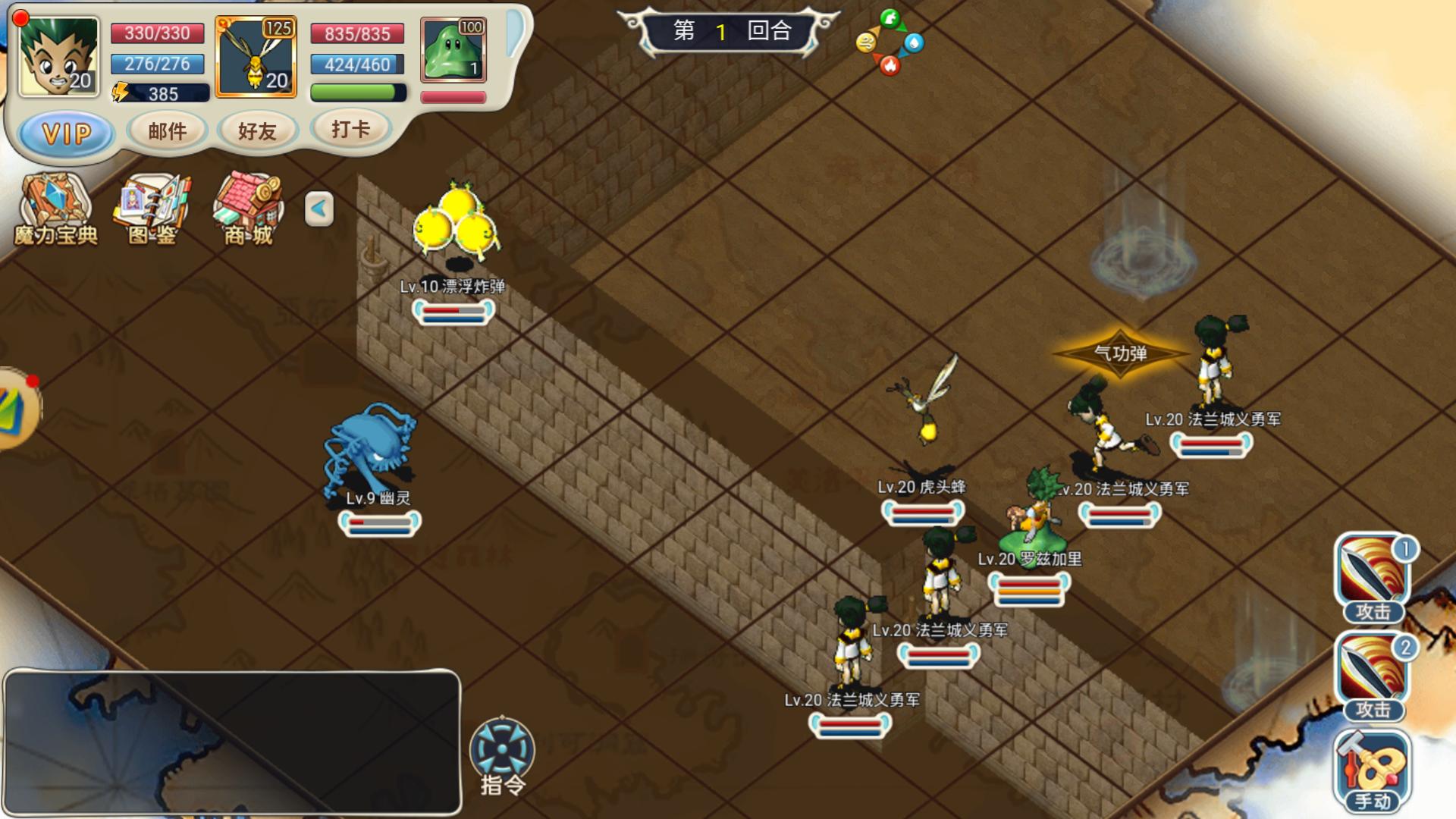Target the 漂浮炸弹 floating bomb enemy
1456x819 pixels.
click(456, 224)
